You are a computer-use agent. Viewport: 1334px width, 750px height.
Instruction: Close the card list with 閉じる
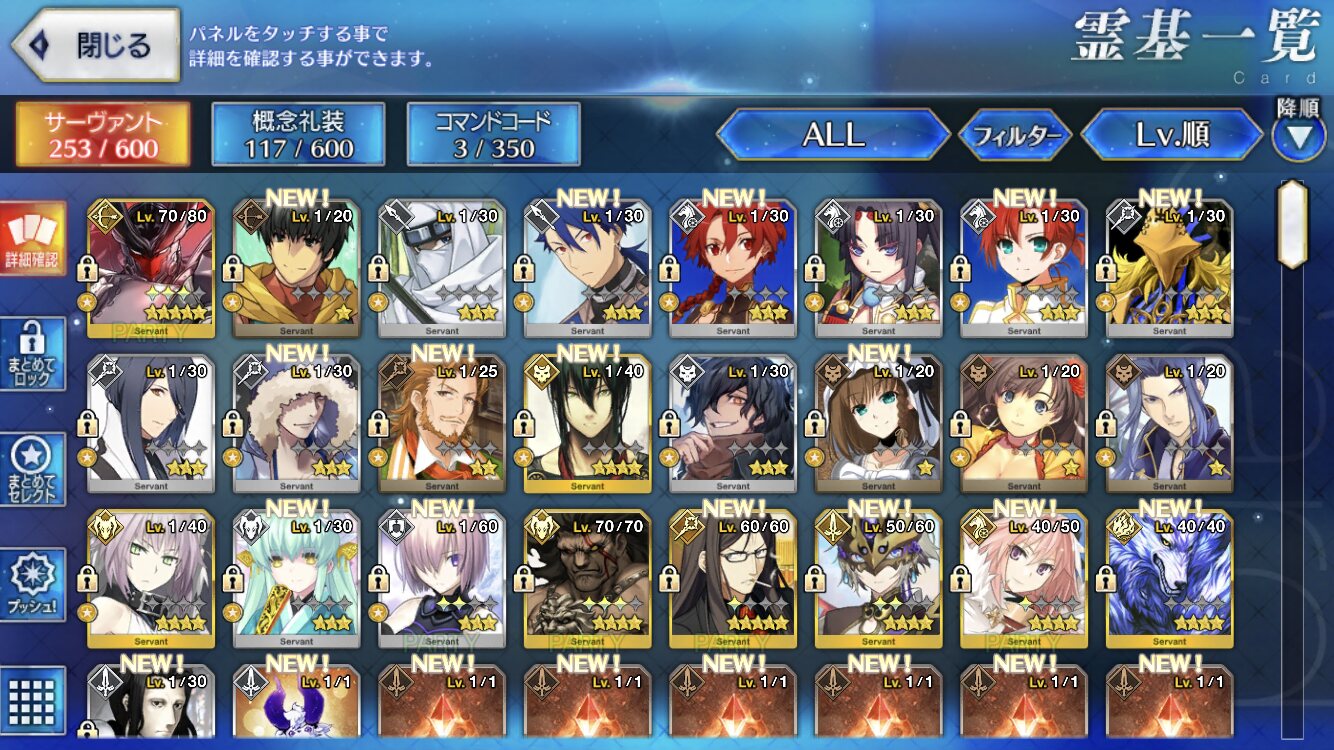tap(96, 45)
